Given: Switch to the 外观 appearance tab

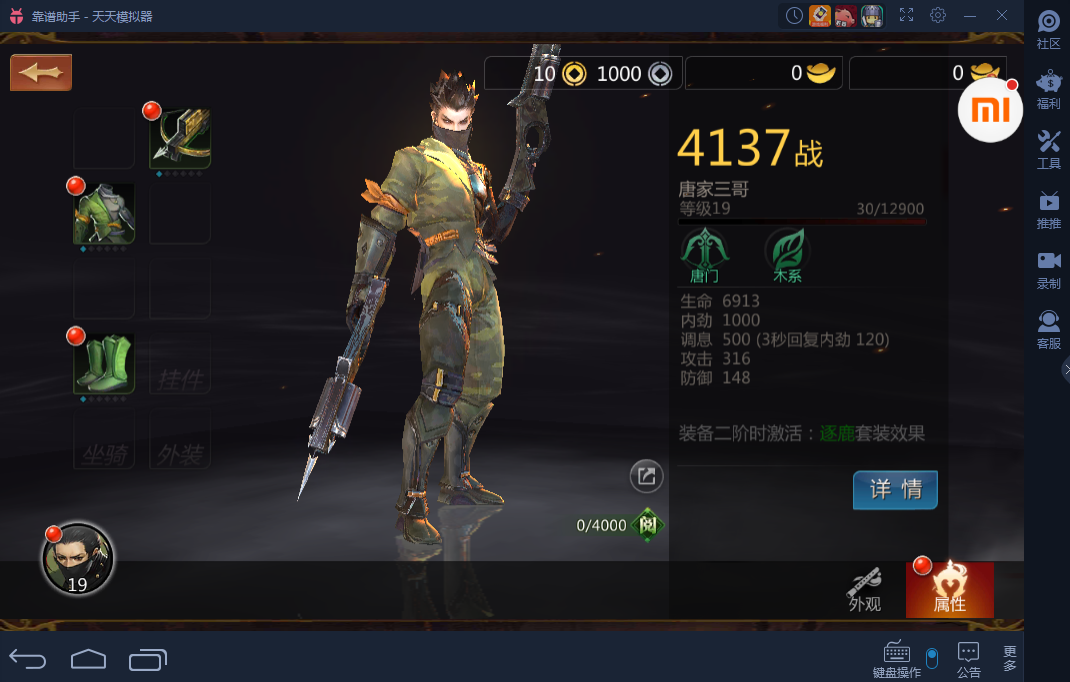Looking at the screenshot, I should point(865,590).
